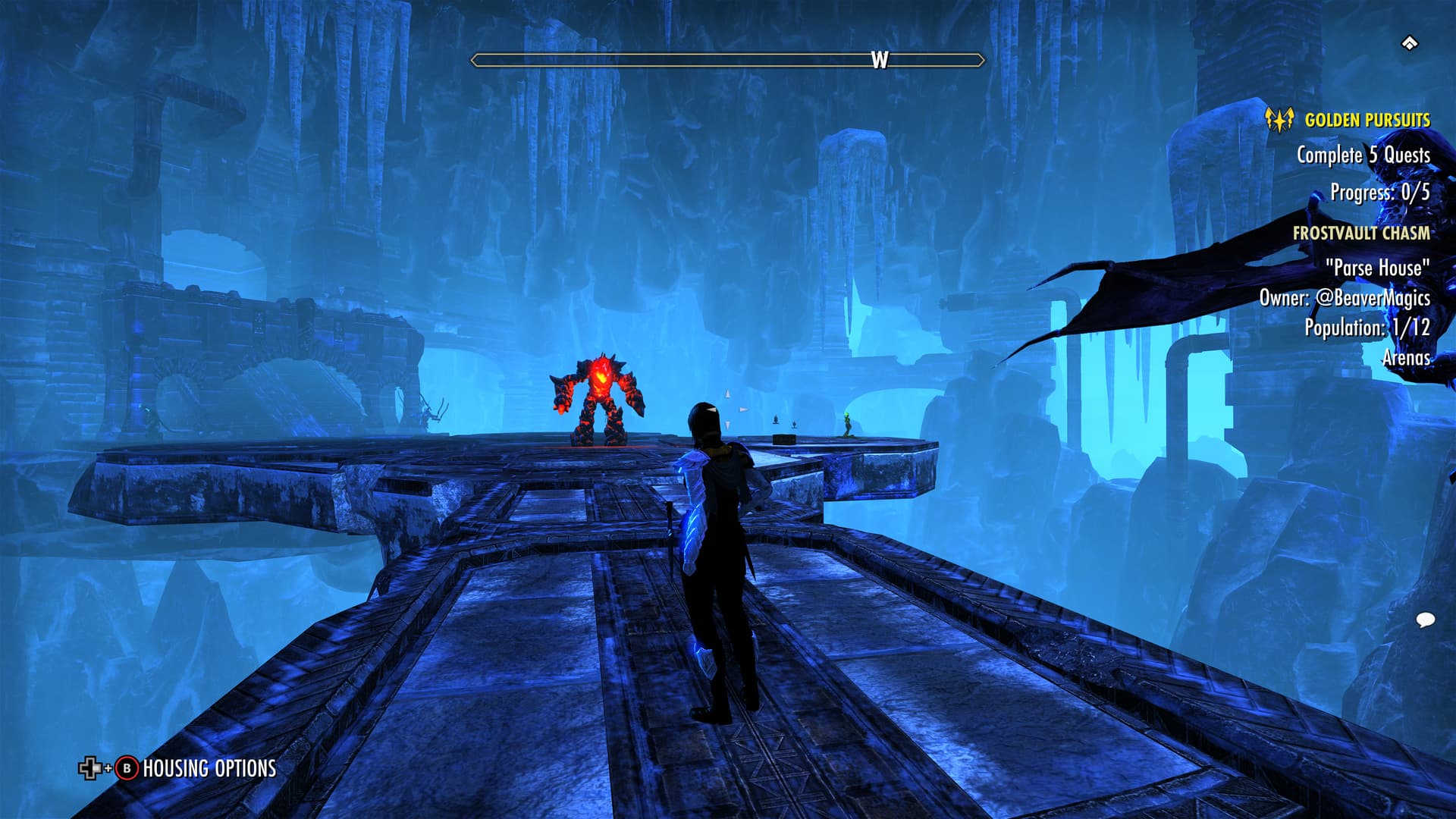The image size is (1456, 819).
Task: Click the double chevron icon in the corner
Action: pyautogui.click(x=1409, y=43)
